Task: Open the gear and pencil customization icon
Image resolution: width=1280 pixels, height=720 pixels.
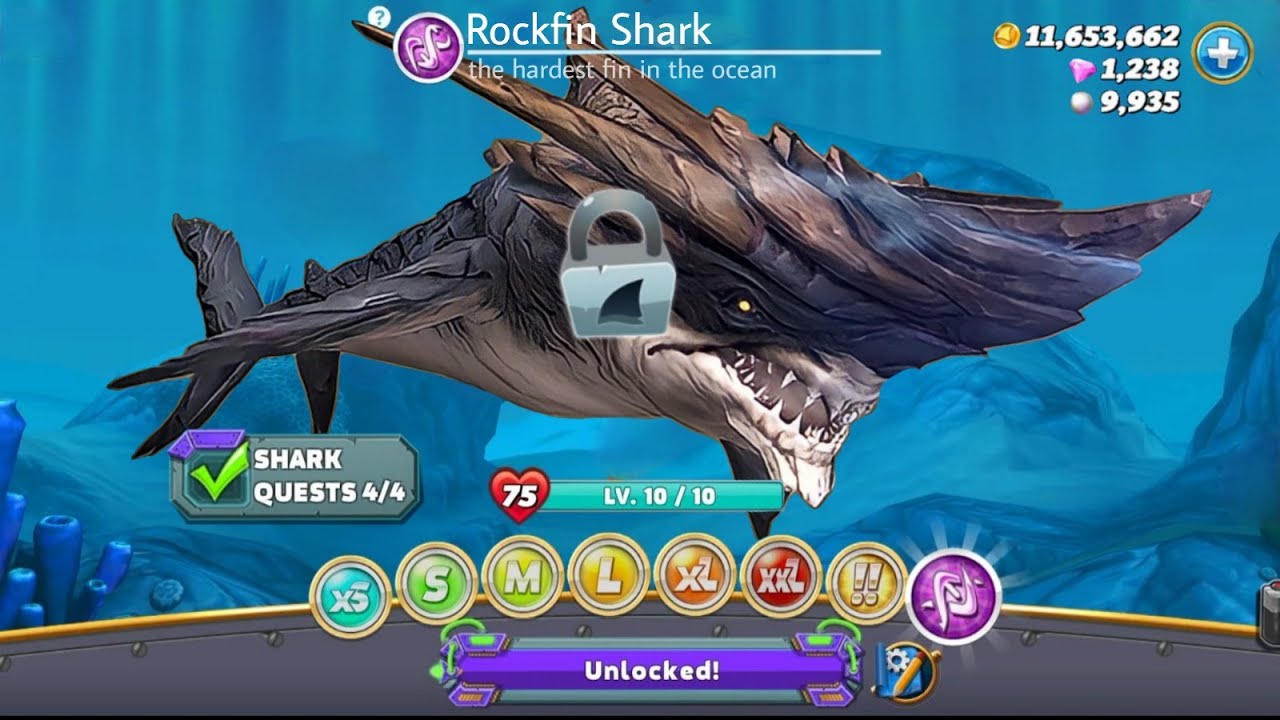Action: [x=906, y=670]
